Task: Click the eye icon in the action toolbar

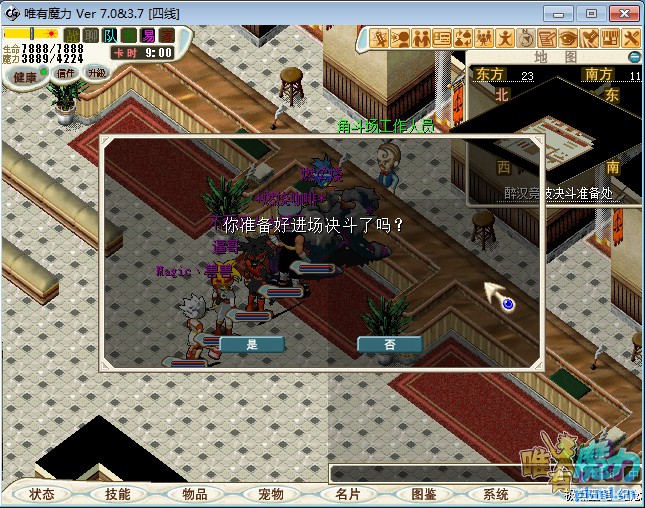Action: [x=569, y=38]
